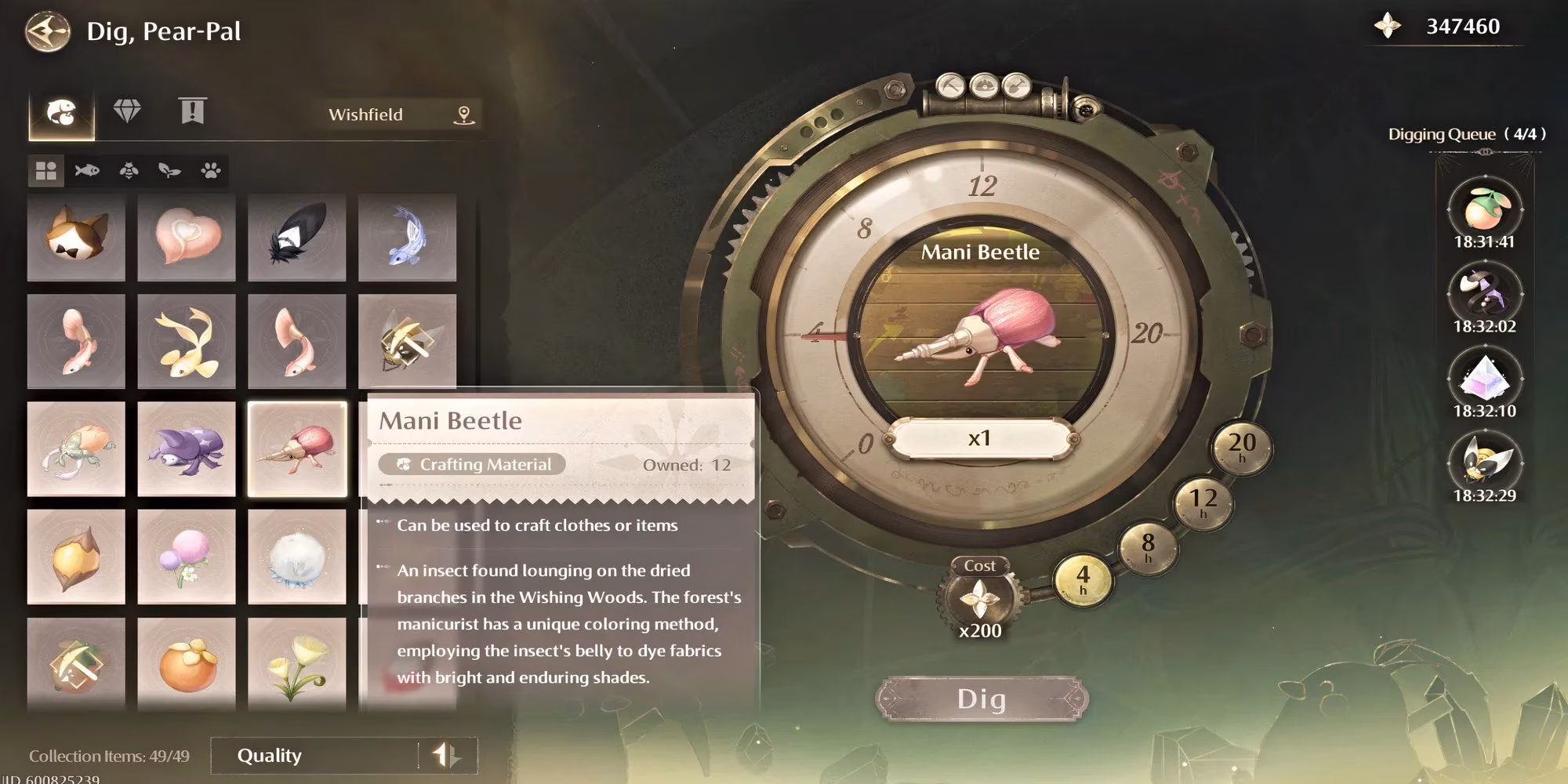Open the insect category filter

coord(128,169)
